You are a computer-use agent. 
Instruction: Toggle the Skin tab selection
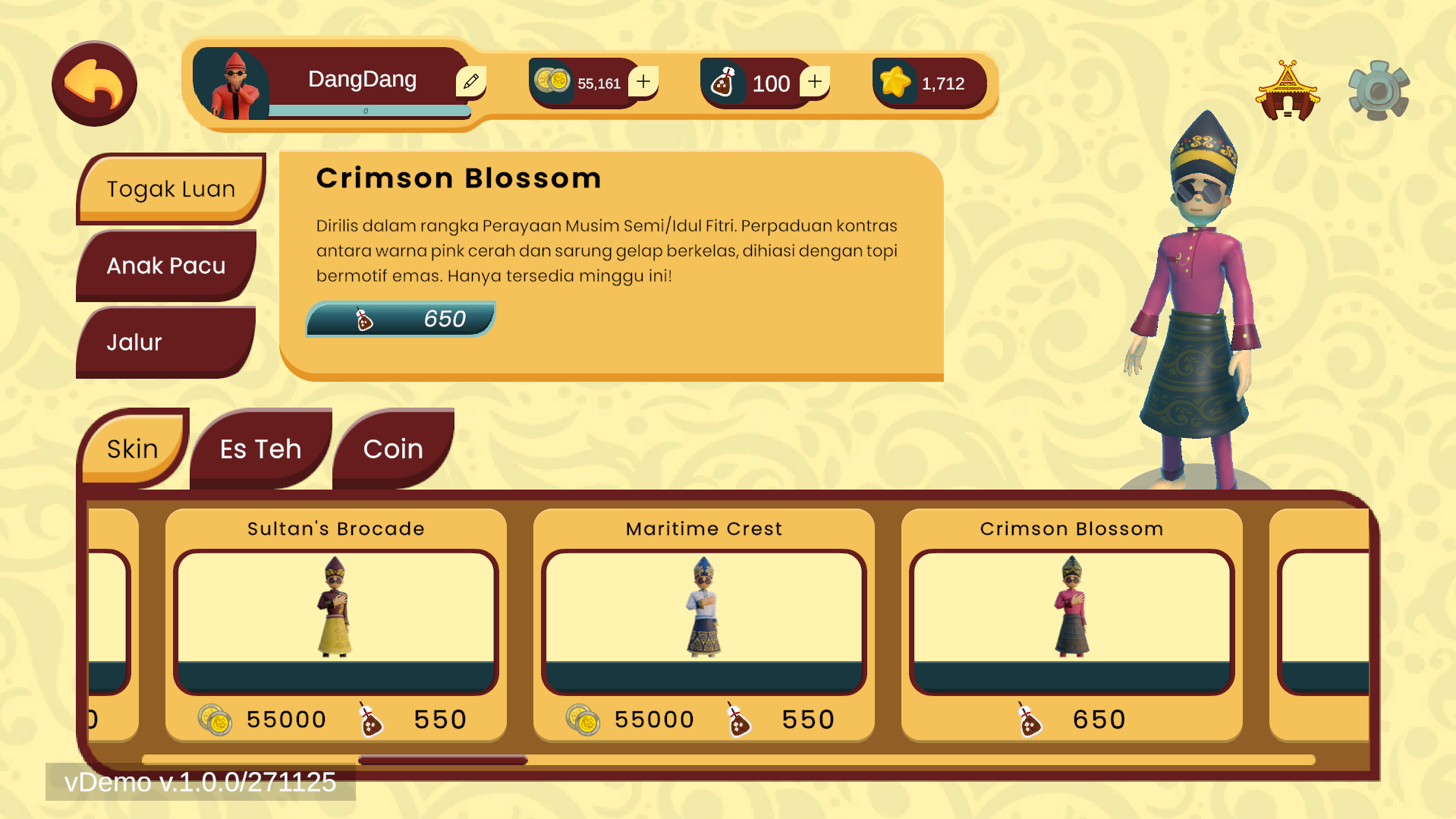point(131,449)
